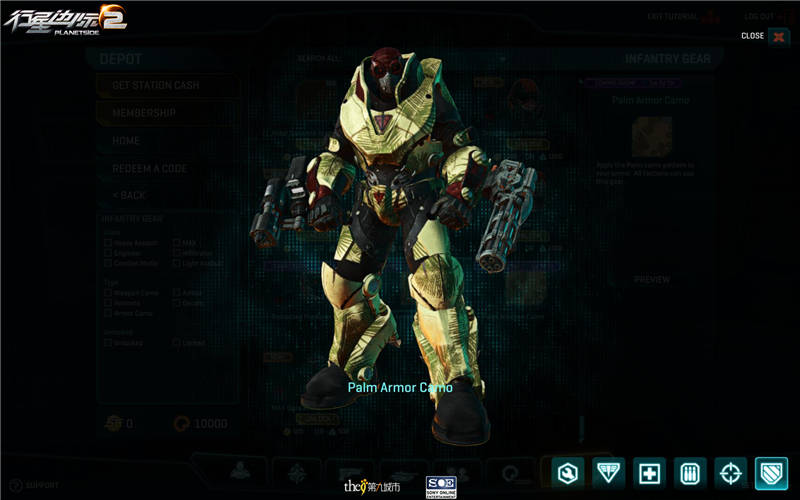800x500 pixels.
Task: Switch preview to Combat Medic cross icon
Action: 650,472
